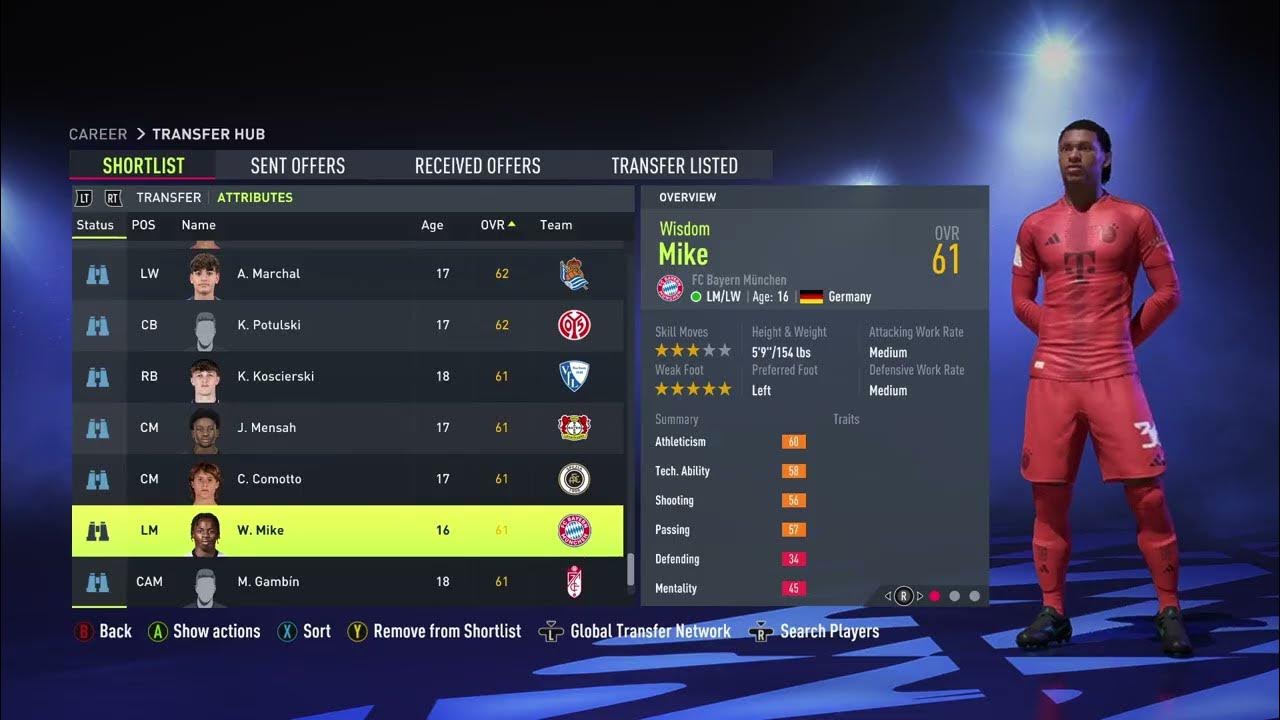Click the left arrow in the overview carousel
This screenshot has width=1280, height=720.
pos(887,595)
